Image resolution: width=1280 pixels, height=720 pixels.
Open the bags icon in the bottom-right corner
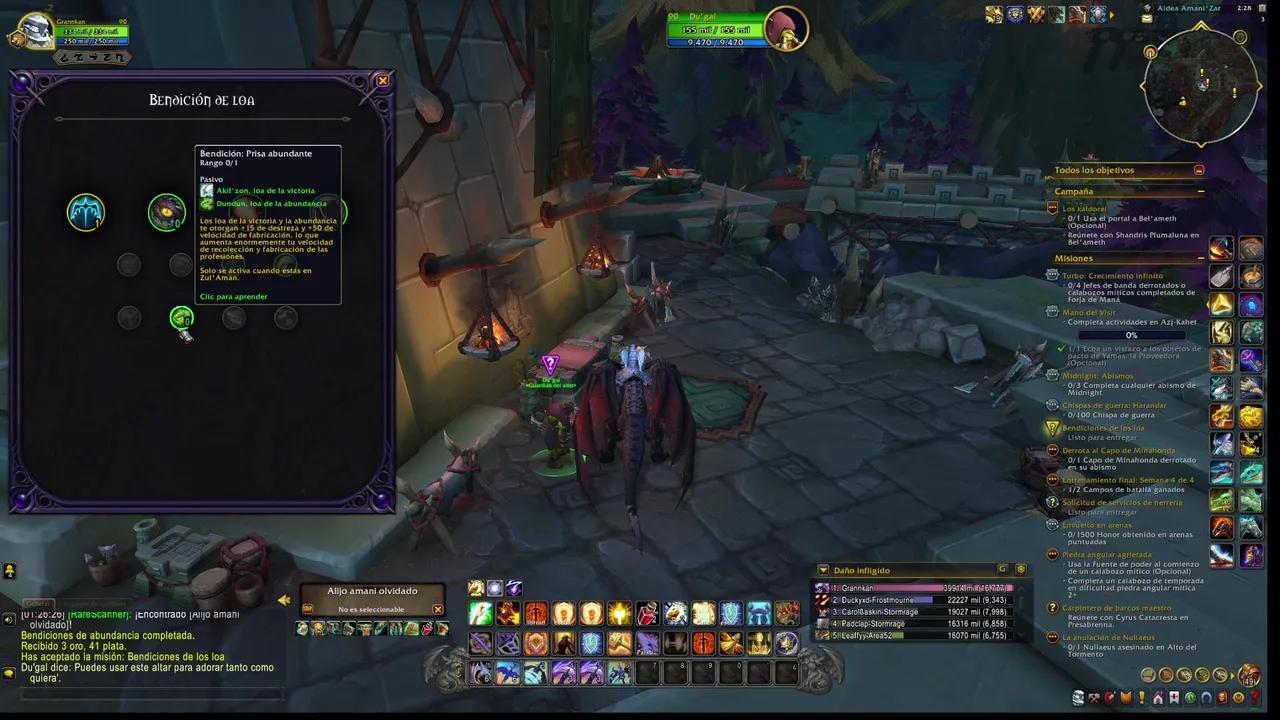(1249, 673)
